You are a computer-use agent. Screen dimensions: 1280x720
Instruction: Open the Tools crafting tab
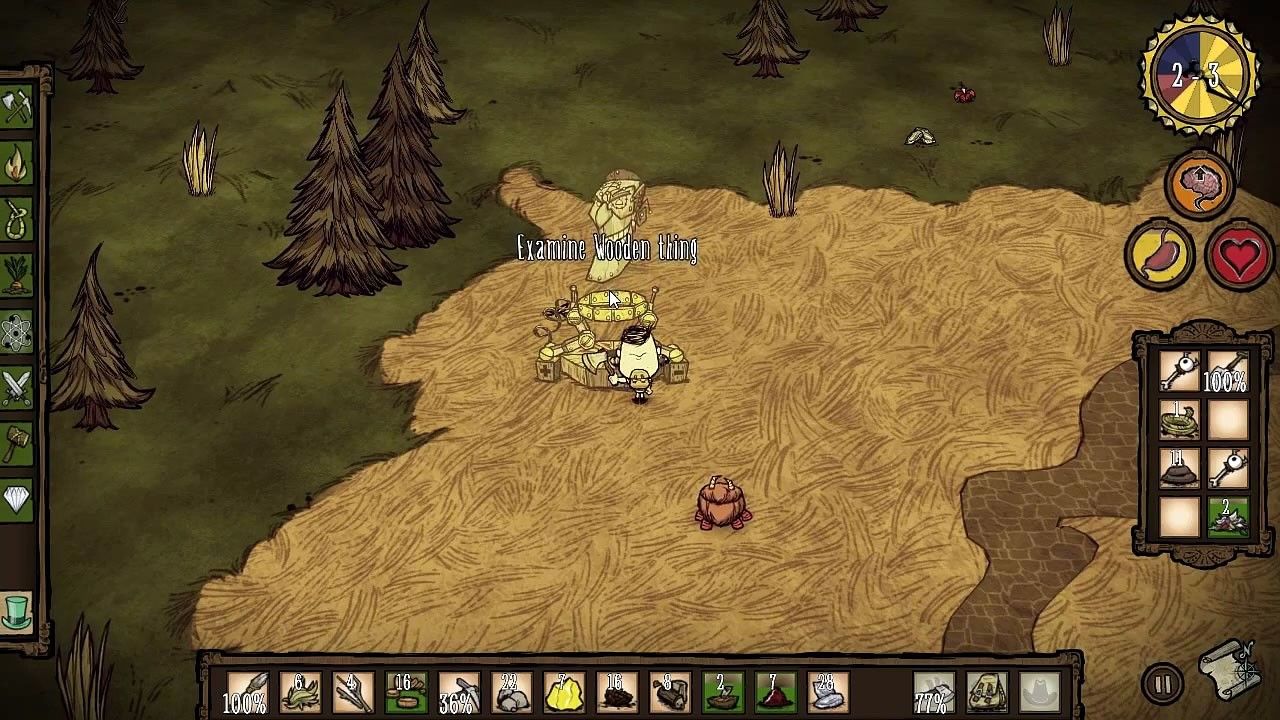coord(17,108)
